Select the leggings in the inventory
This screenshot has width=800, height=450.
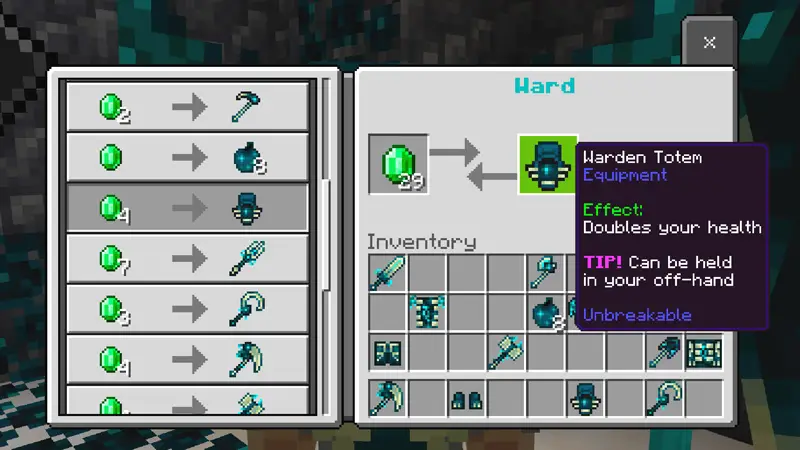(388, 352)
